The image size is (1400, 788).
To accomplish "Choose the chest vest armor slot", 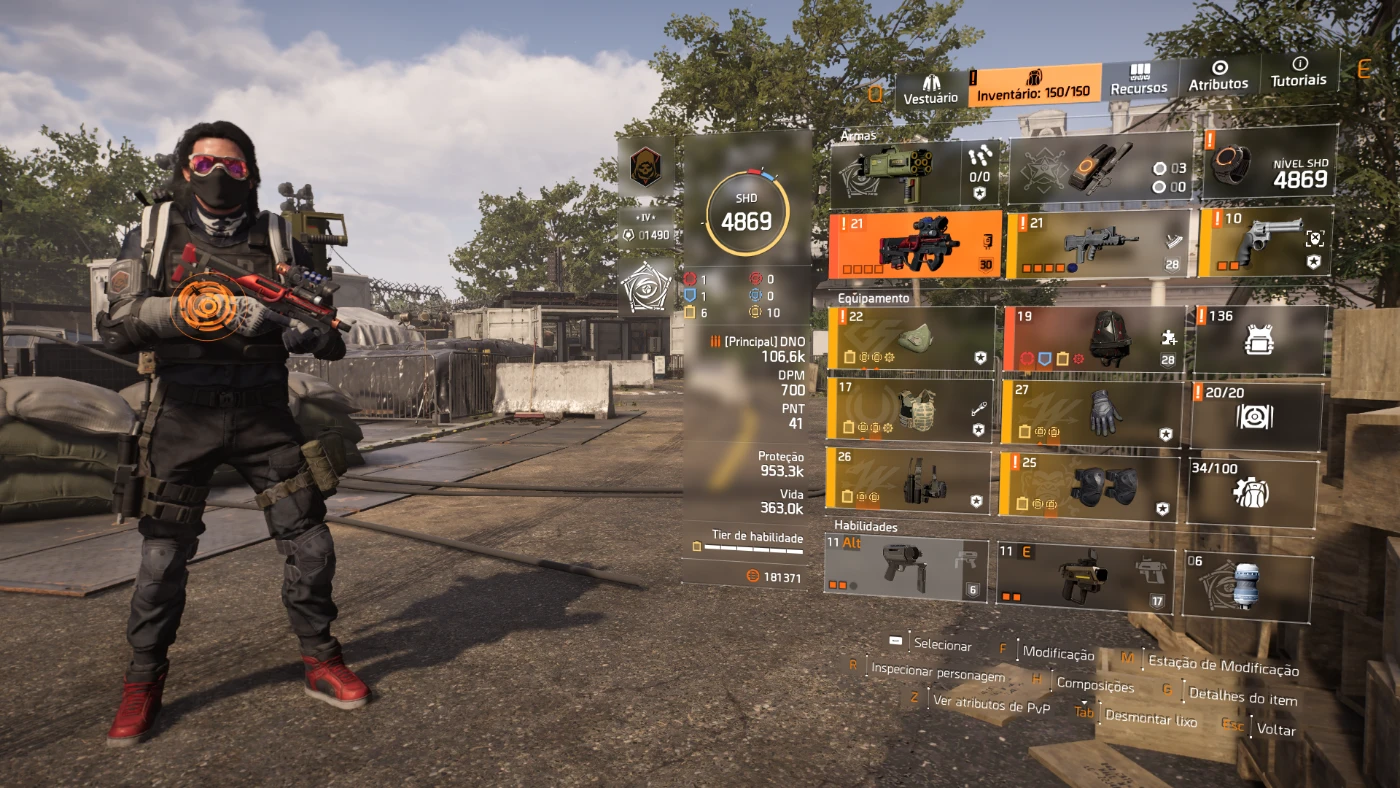I will (x=910, y=410).
